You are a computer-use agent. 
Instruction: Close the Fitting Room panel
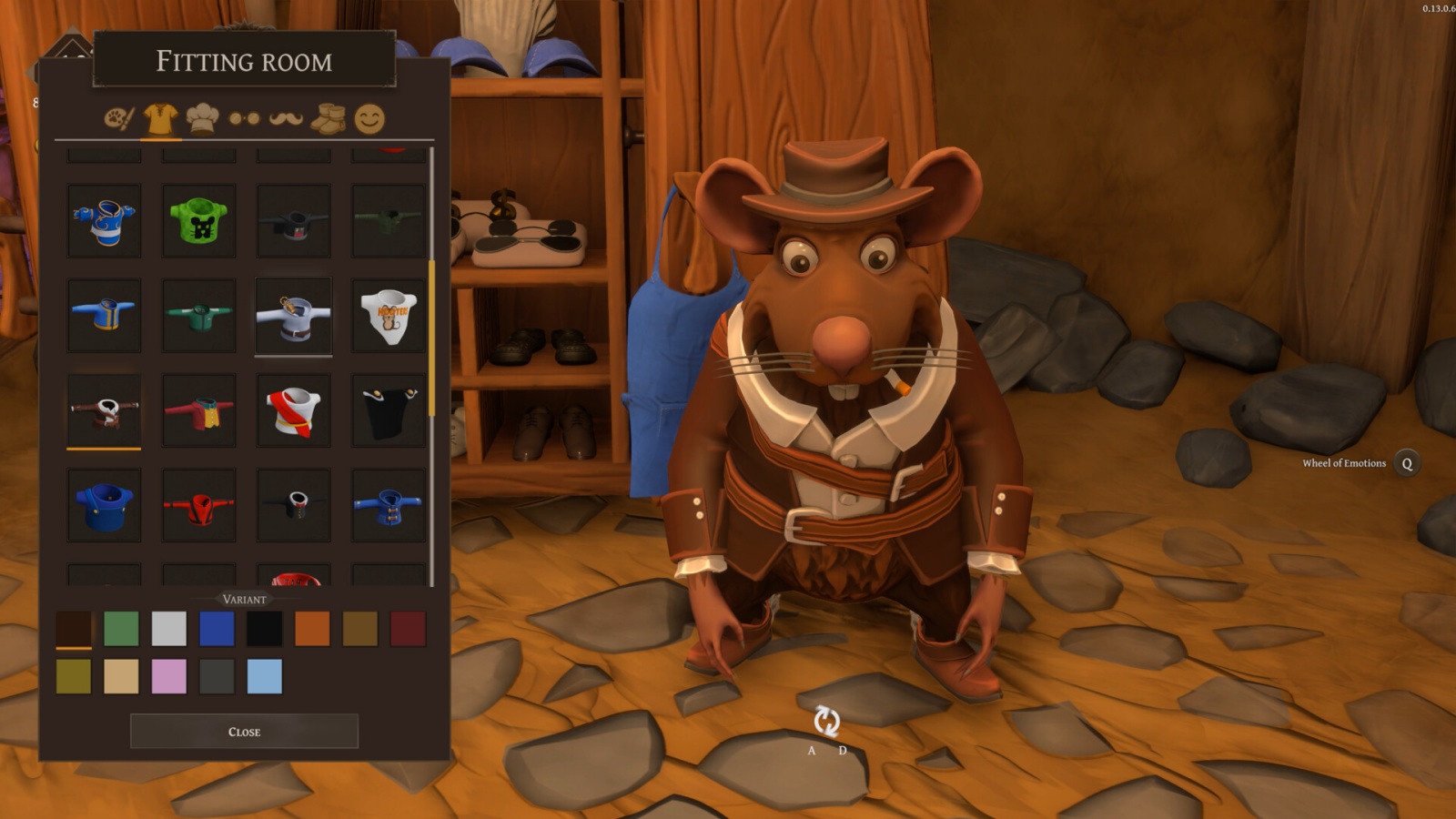click(244, 732)
